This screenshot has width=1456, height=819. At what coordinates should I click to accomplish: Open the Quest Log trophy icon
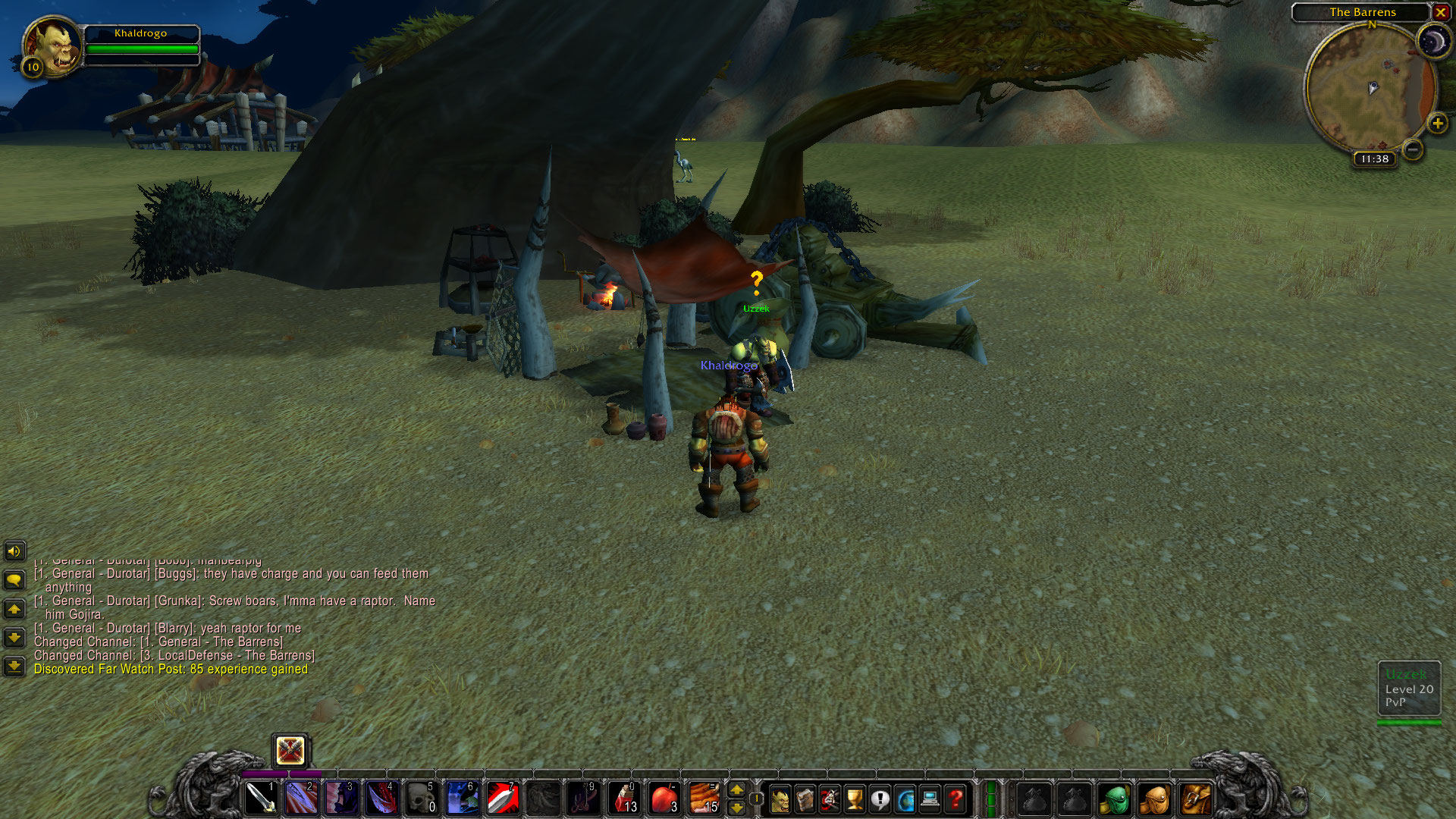point(855,798)
